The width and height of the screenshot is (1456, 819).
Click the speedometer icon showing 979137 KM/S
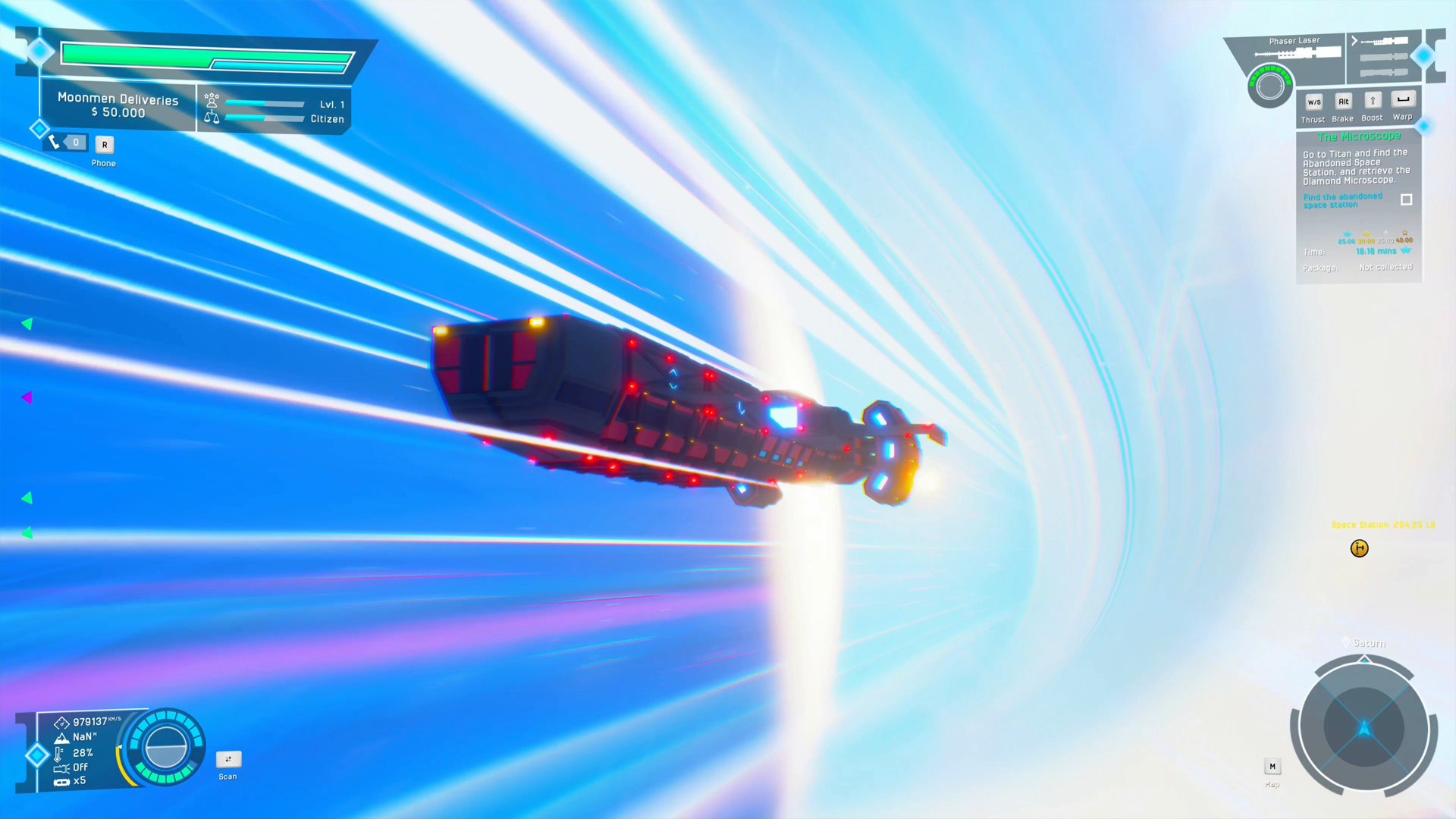(x=61, y=724)
